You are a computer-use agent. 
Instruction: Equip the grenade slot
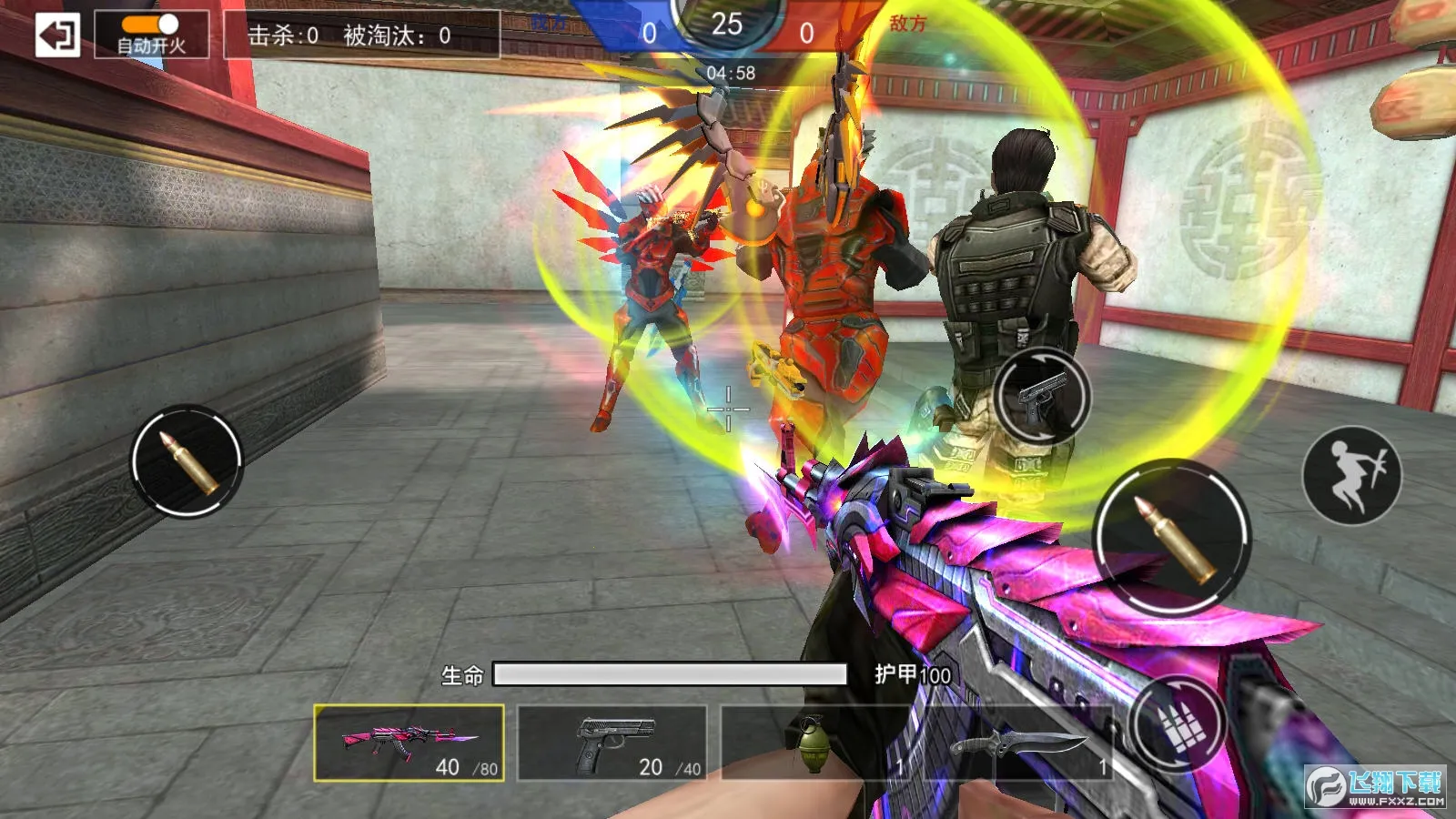pos(813,743)
